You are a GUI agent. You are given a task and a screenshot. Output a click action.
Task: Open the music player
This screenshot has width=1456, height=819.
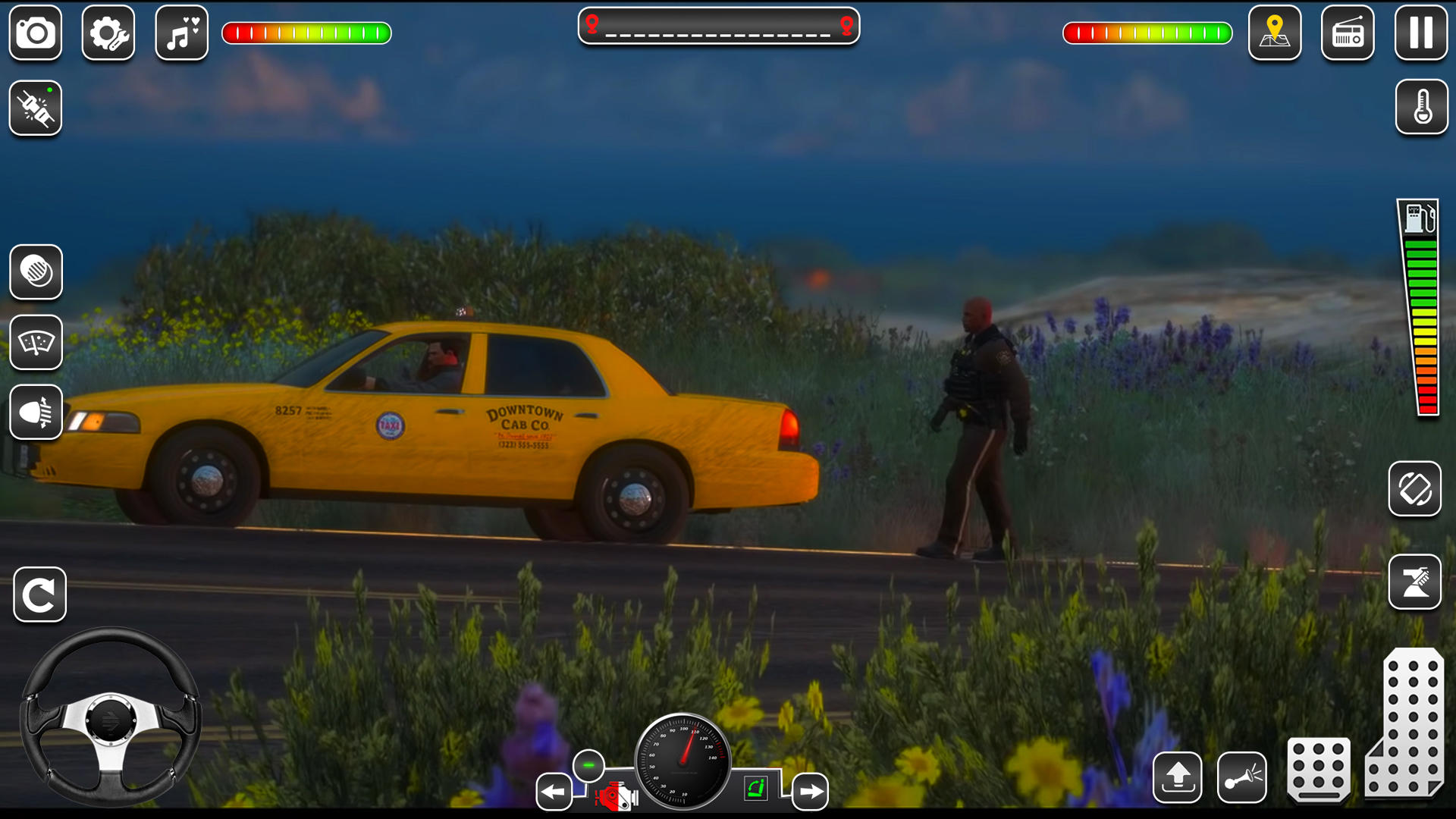tap(180, 34)
